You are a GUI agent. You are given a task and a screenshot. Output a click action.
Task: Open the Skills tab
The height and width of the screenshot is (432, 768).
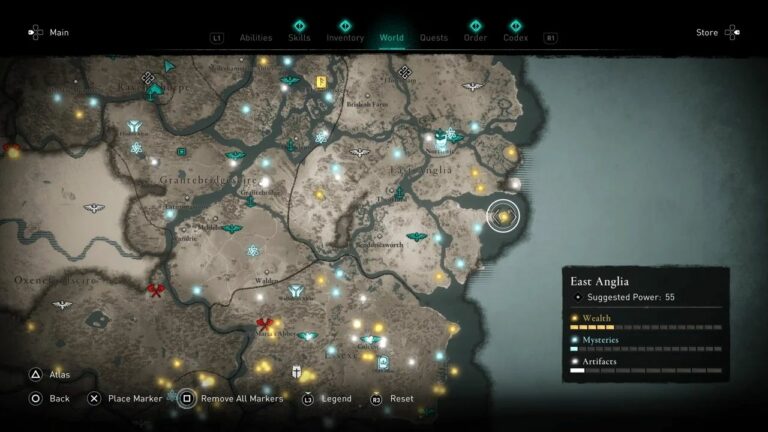pyautogui.click(x=299, y=38)
